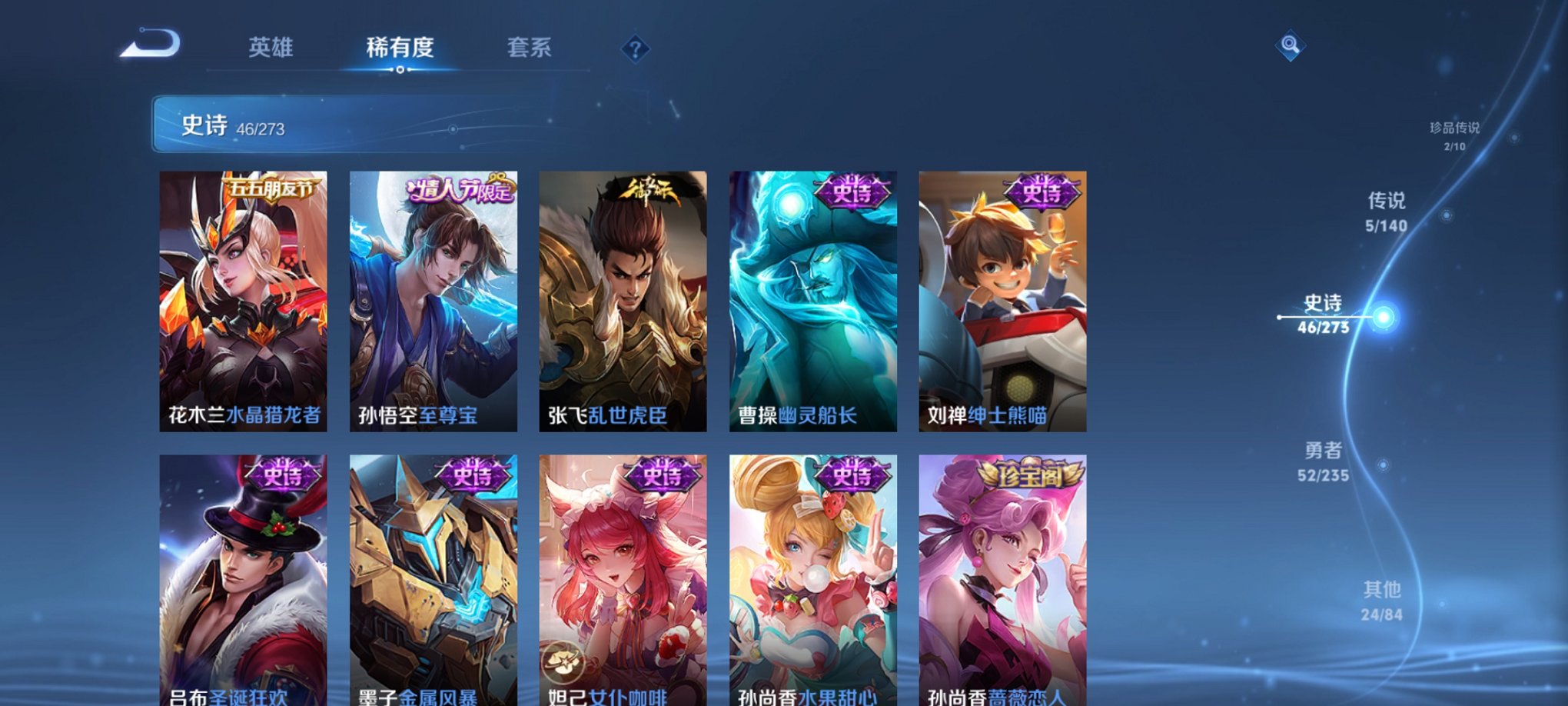Switch to the 英雄 tab

[270, 48]
